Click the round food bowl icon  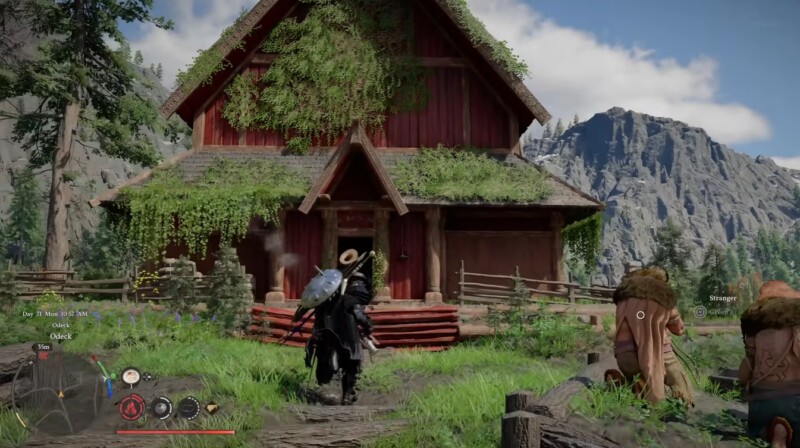coord(130,376)
